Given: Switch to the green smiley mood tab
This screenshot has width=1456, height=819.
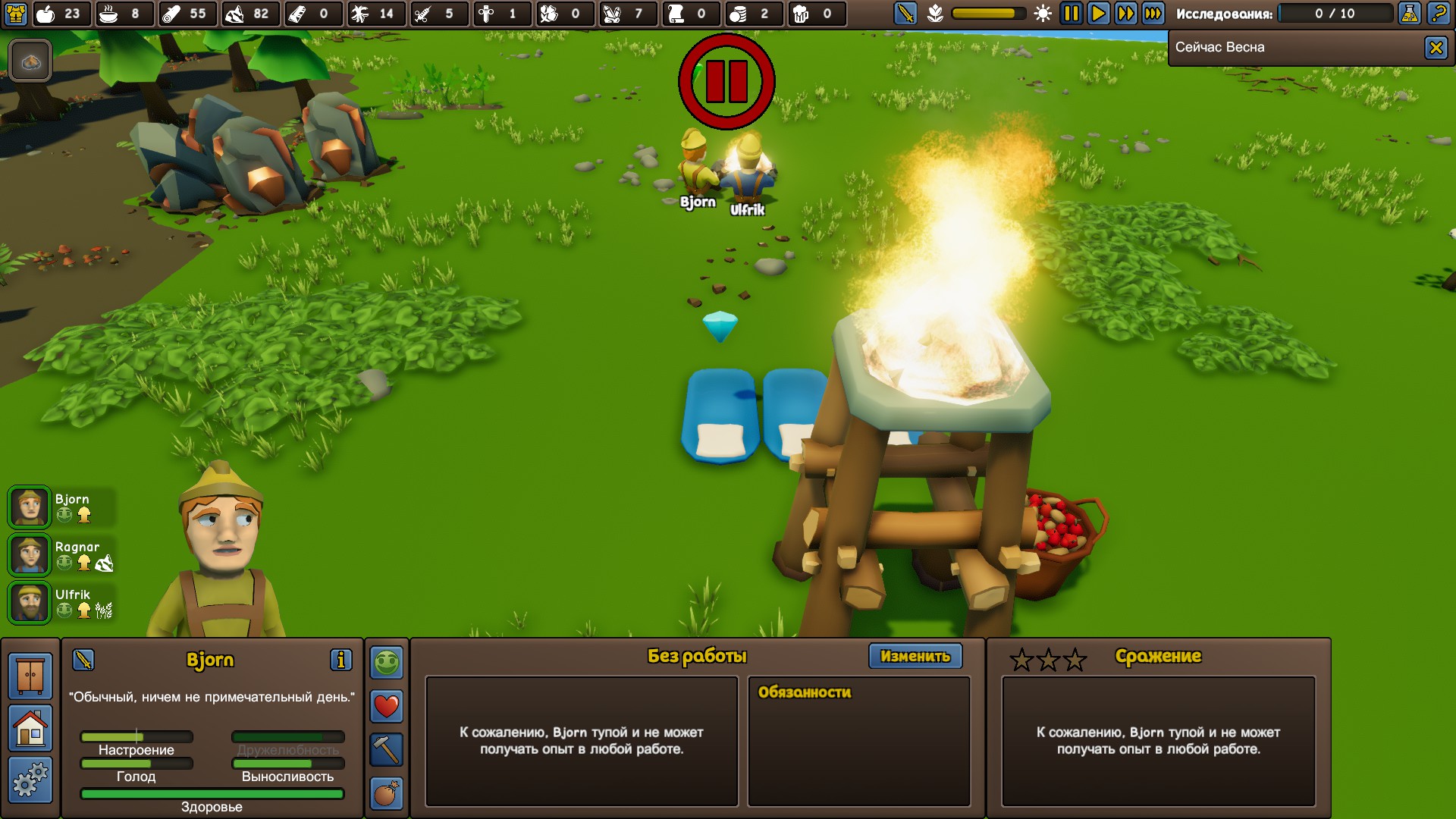Looking at the screenshot, I should (x=386, y=662).
